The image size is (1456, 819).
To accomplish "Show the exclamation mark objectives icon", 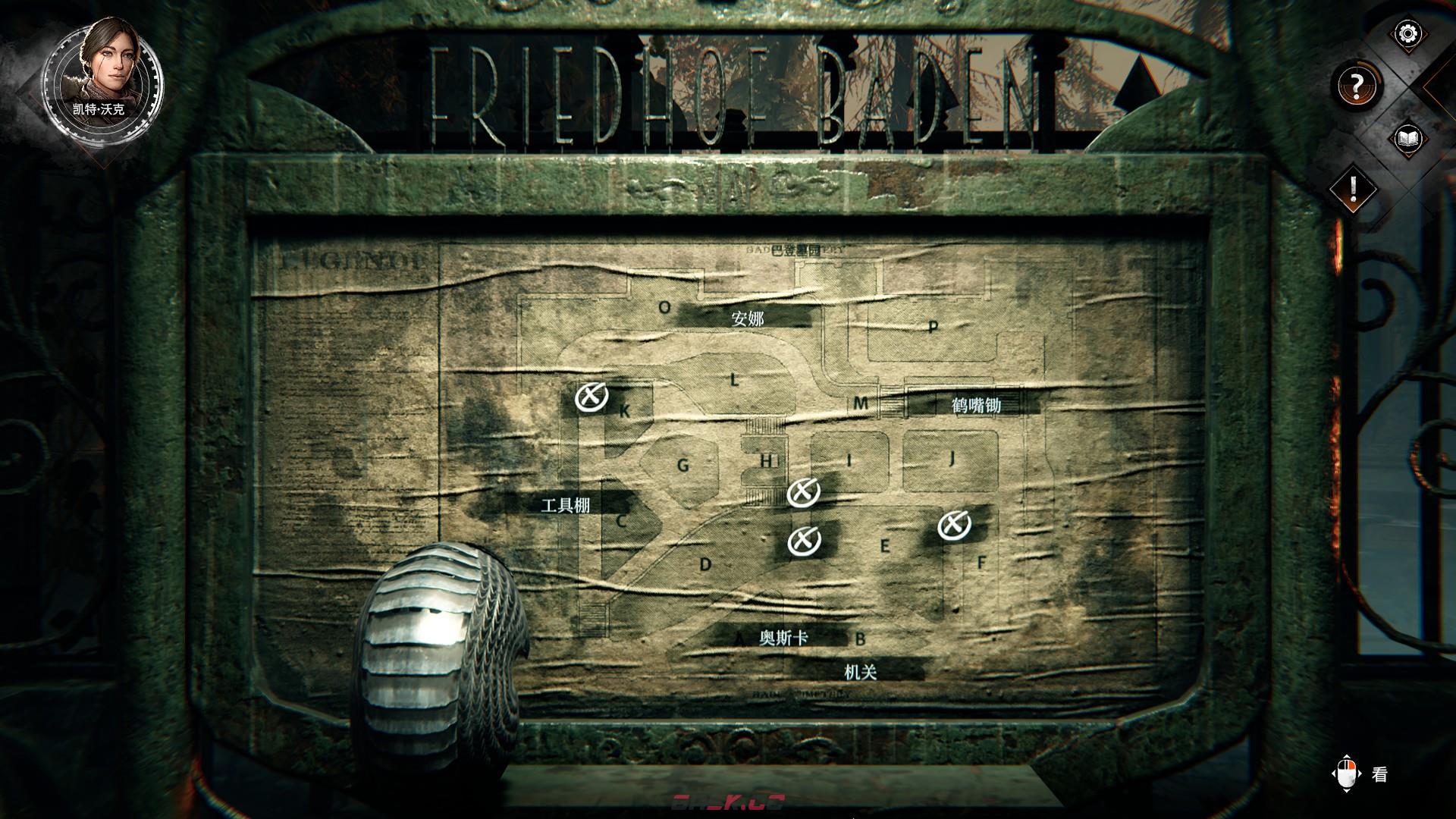I will pos(1354,187).
